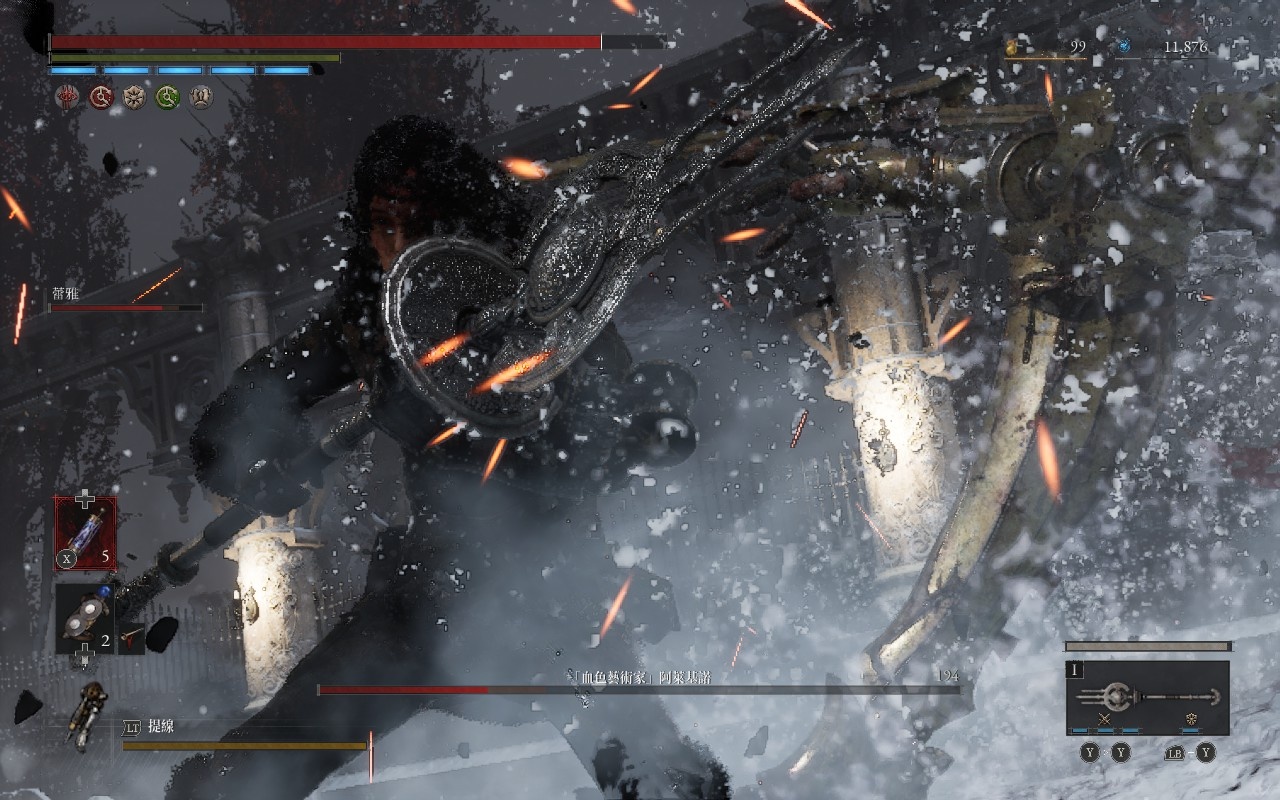Inspect the green circular-arrow buff icon
The width and height of the screenshot is (1280, 800).
(168, 97)
